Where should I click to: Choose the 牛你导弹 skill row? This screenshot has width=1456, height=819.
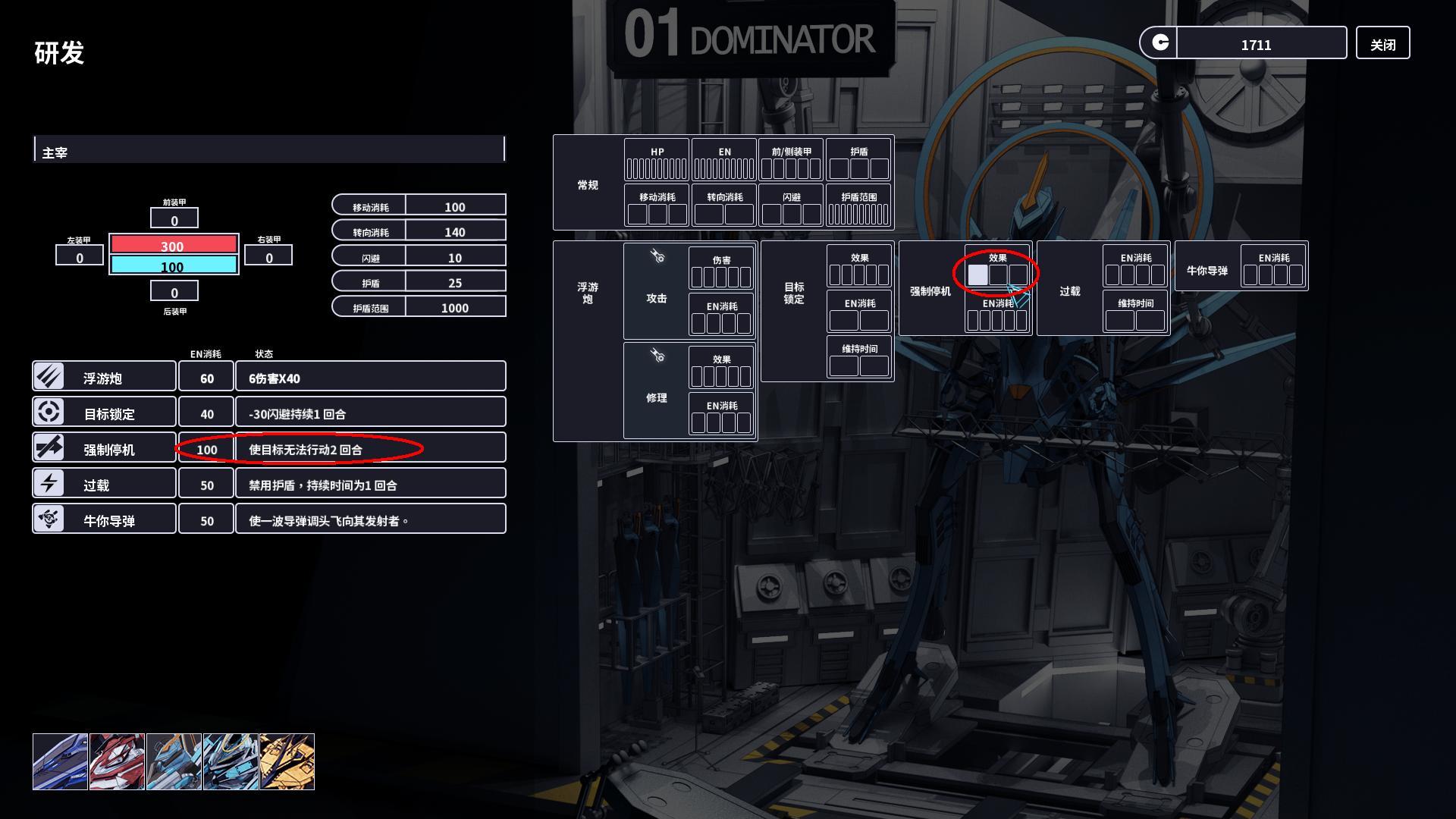[104, 519]
